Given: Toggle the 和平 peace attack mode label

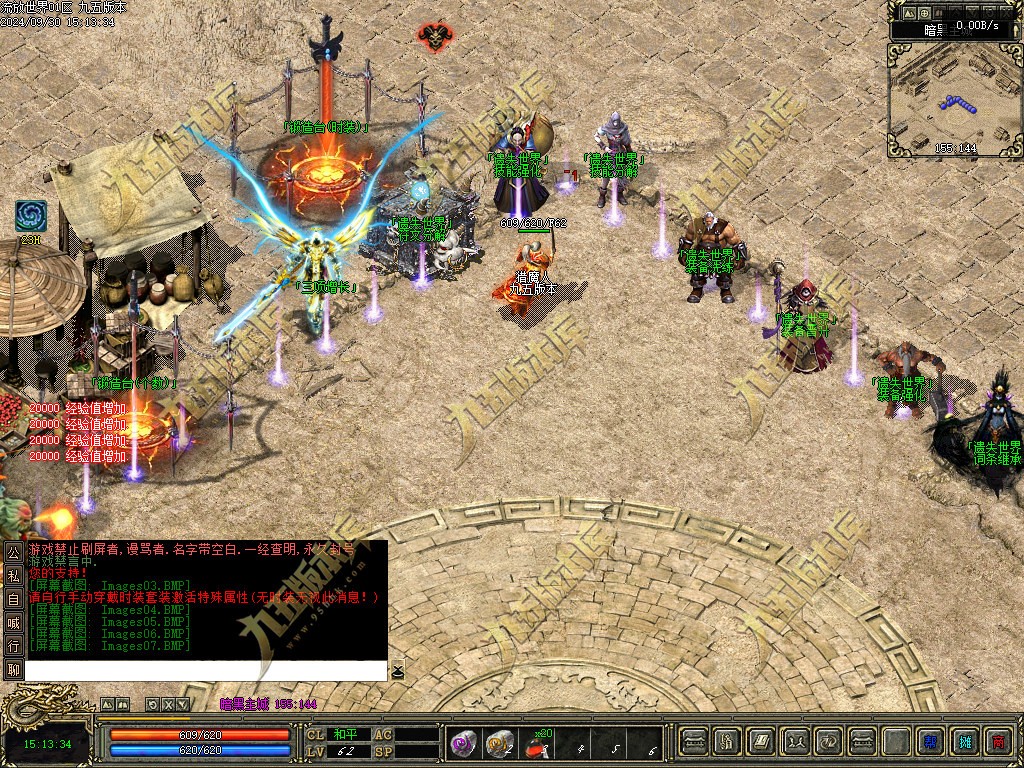Looking at the screenshot, I should (345, 734).
